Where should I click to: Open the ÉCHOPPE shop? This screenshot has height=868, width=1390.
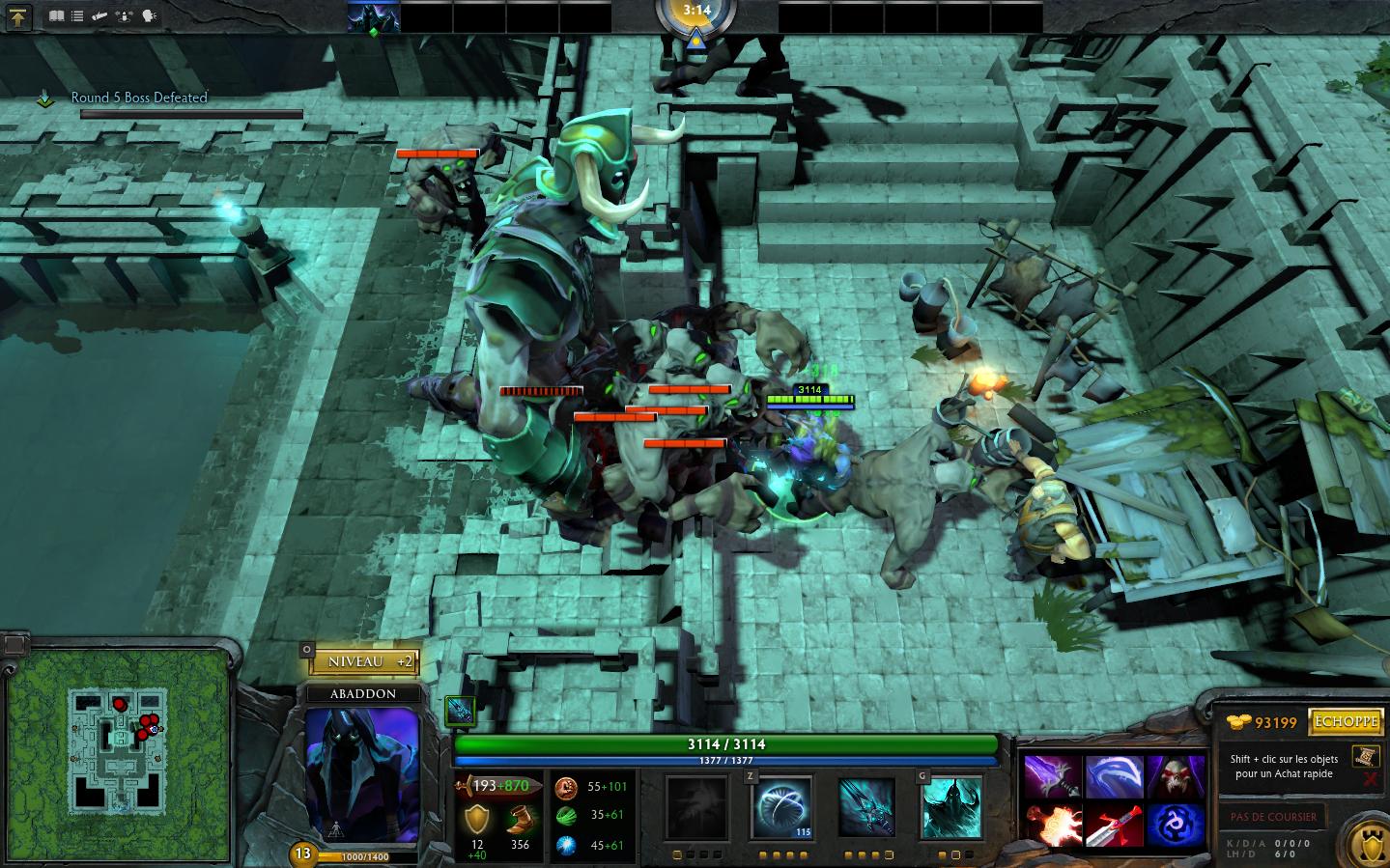tap(1343, 722)
